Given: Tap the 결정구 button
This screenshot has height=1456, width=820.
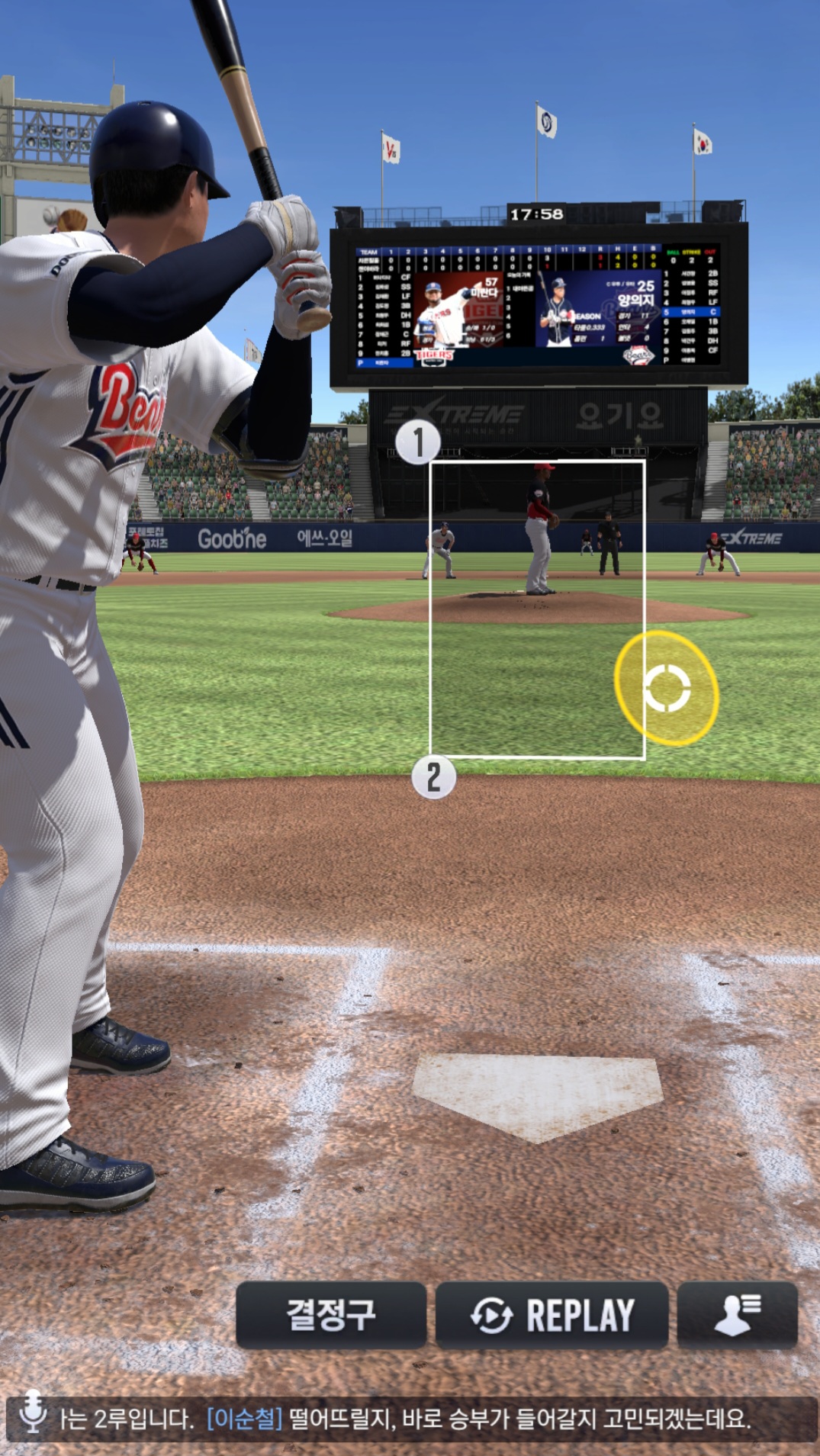Looking at the screenshot, I should tap(331, 1315).
